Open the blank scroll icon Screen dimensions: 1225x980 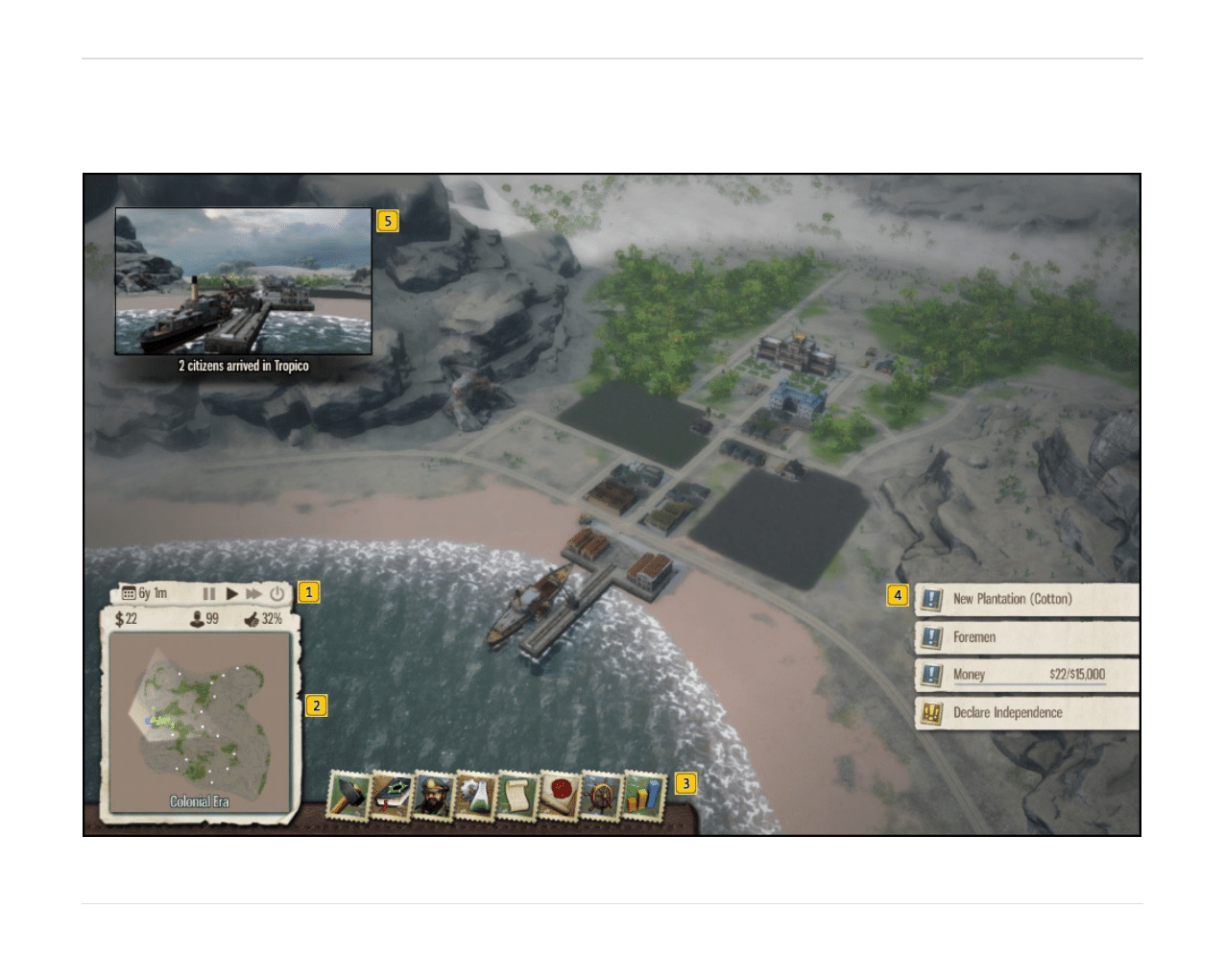point(517,797)
